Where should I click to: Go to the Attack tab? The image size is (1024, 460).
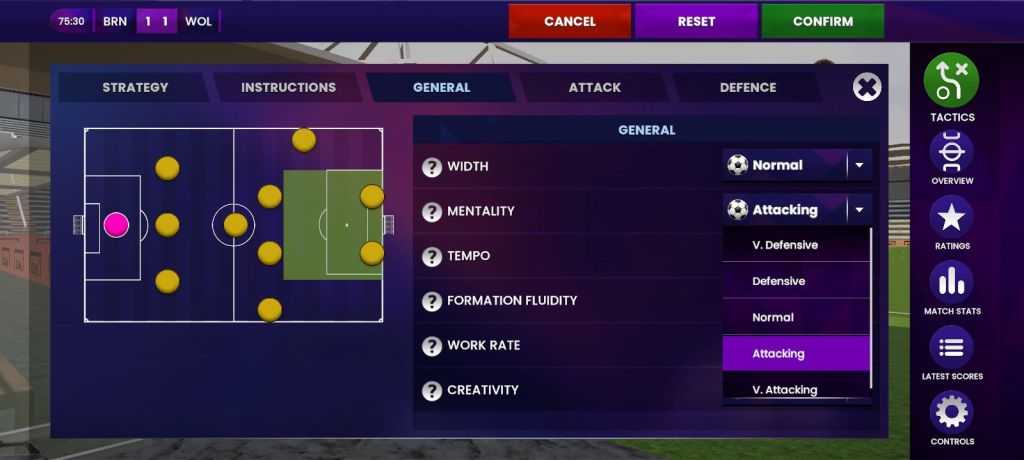[594, 87]
